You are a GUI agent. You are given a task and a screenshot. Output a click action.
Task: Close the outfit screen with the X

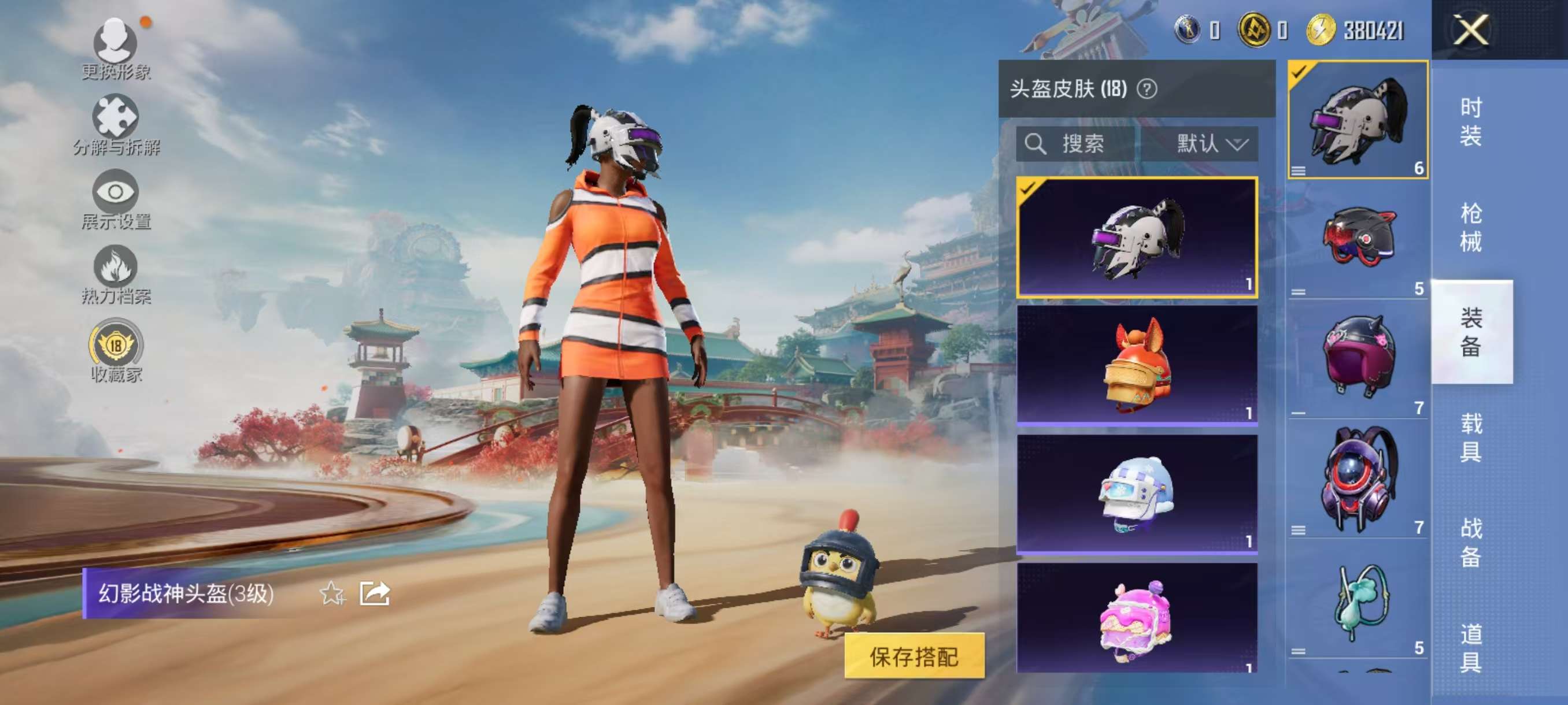1471,29
